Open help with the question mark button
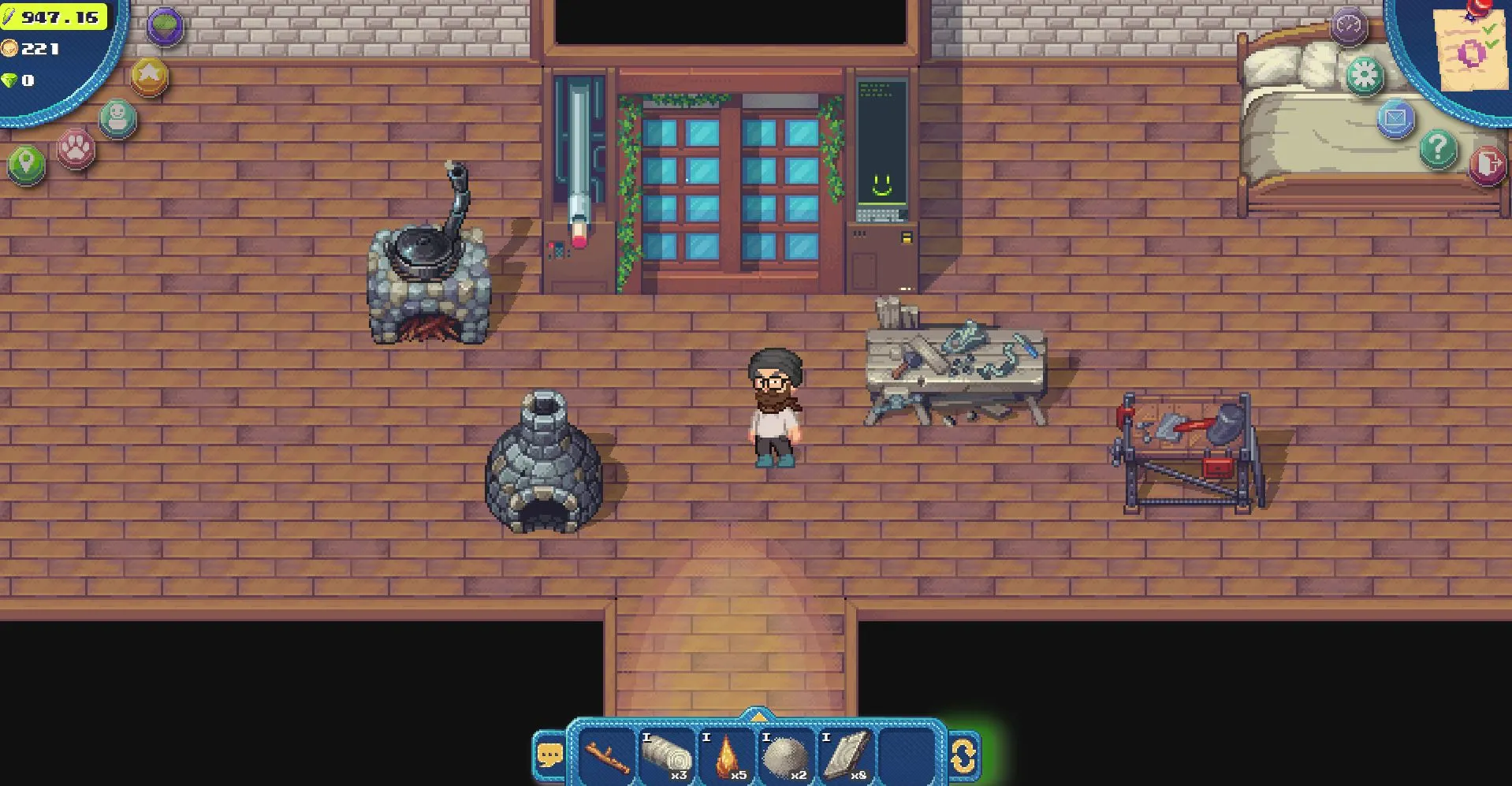The height and width of the screenshot is (786, 1512). click(1438, 148)
